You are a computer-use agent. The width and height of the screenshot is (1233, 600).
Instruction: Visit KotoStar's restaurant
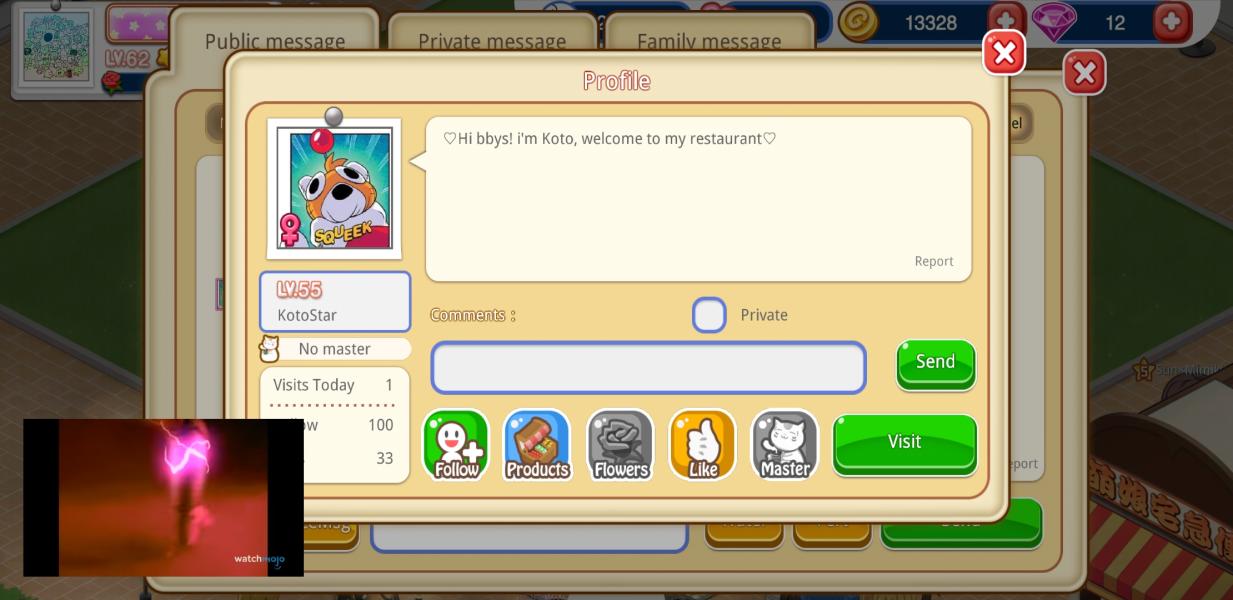[904, 442]
